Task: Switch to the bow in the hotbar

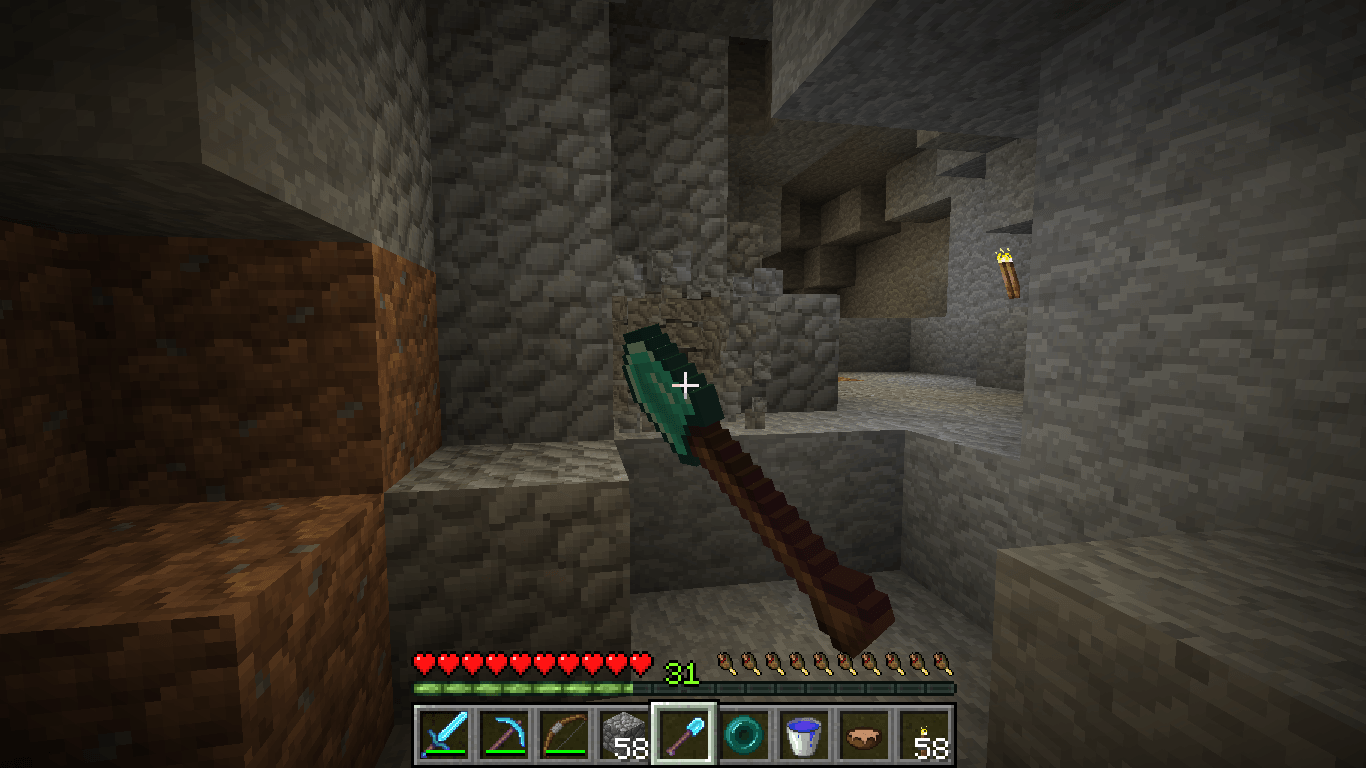Action: click(563, 734)
